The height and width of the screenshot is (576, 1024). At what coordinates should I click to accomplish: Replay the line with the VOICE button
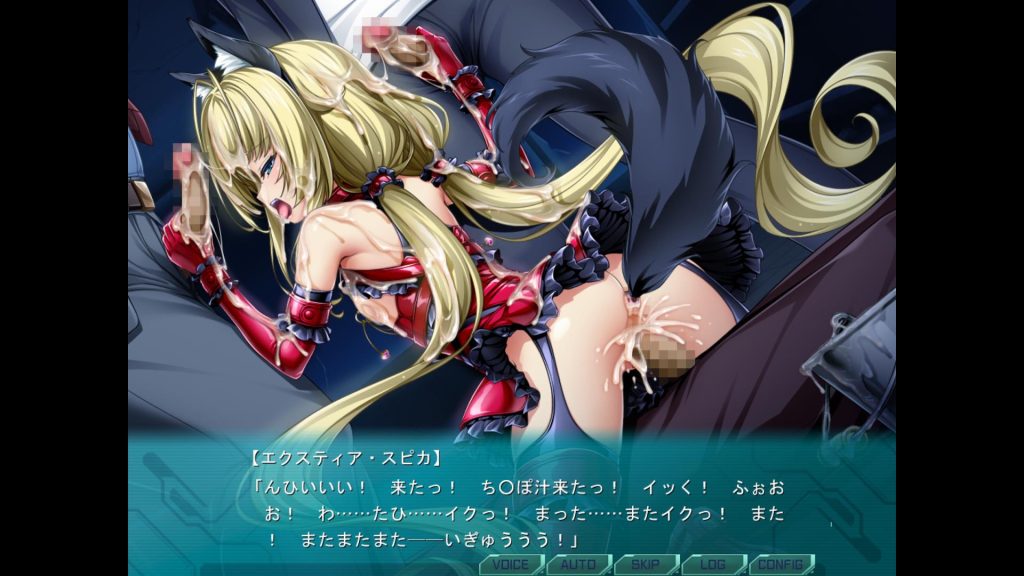512,564
